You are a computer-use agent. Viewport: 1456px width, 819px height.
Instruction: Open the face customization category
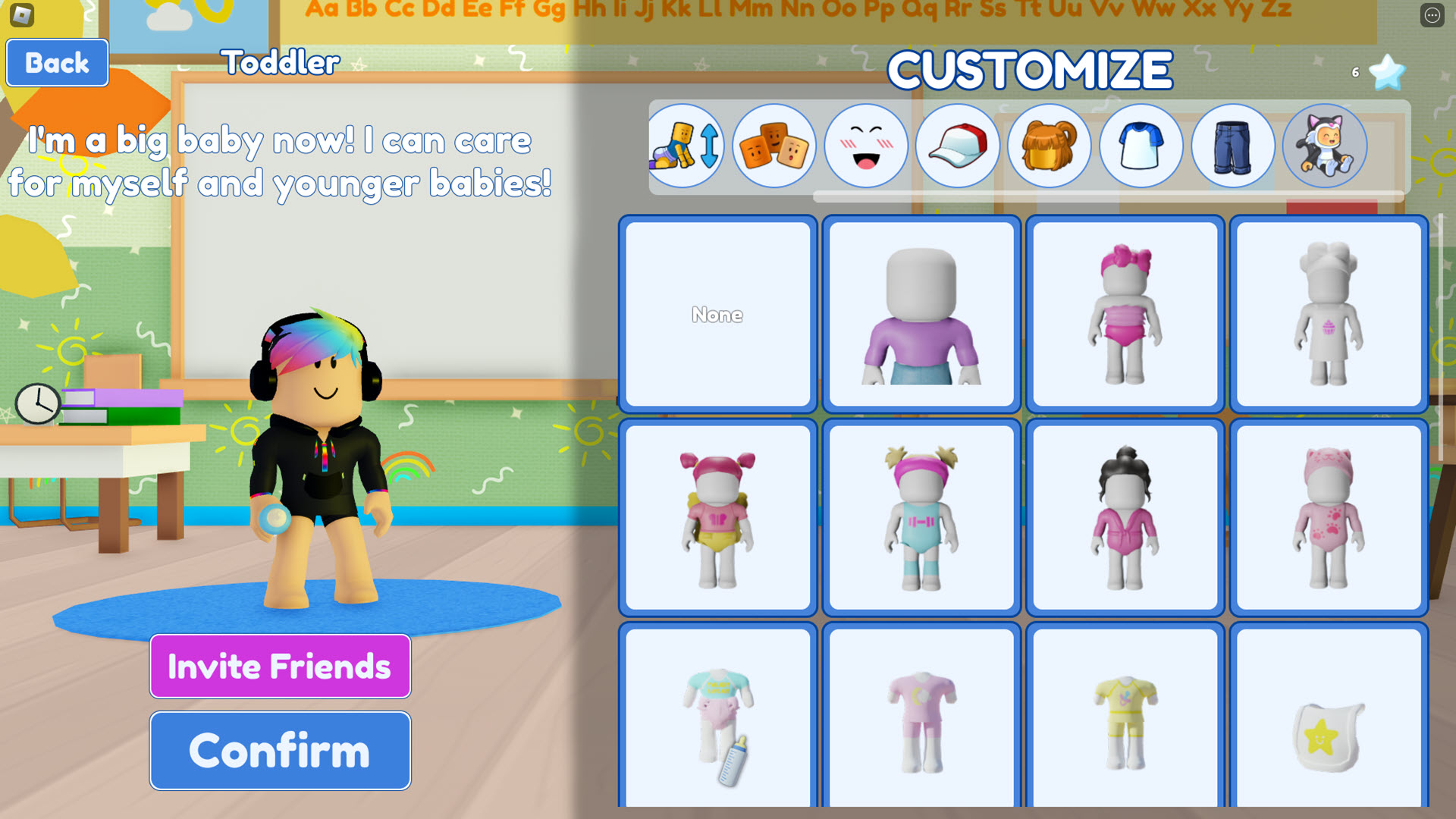tap(865, 146)
